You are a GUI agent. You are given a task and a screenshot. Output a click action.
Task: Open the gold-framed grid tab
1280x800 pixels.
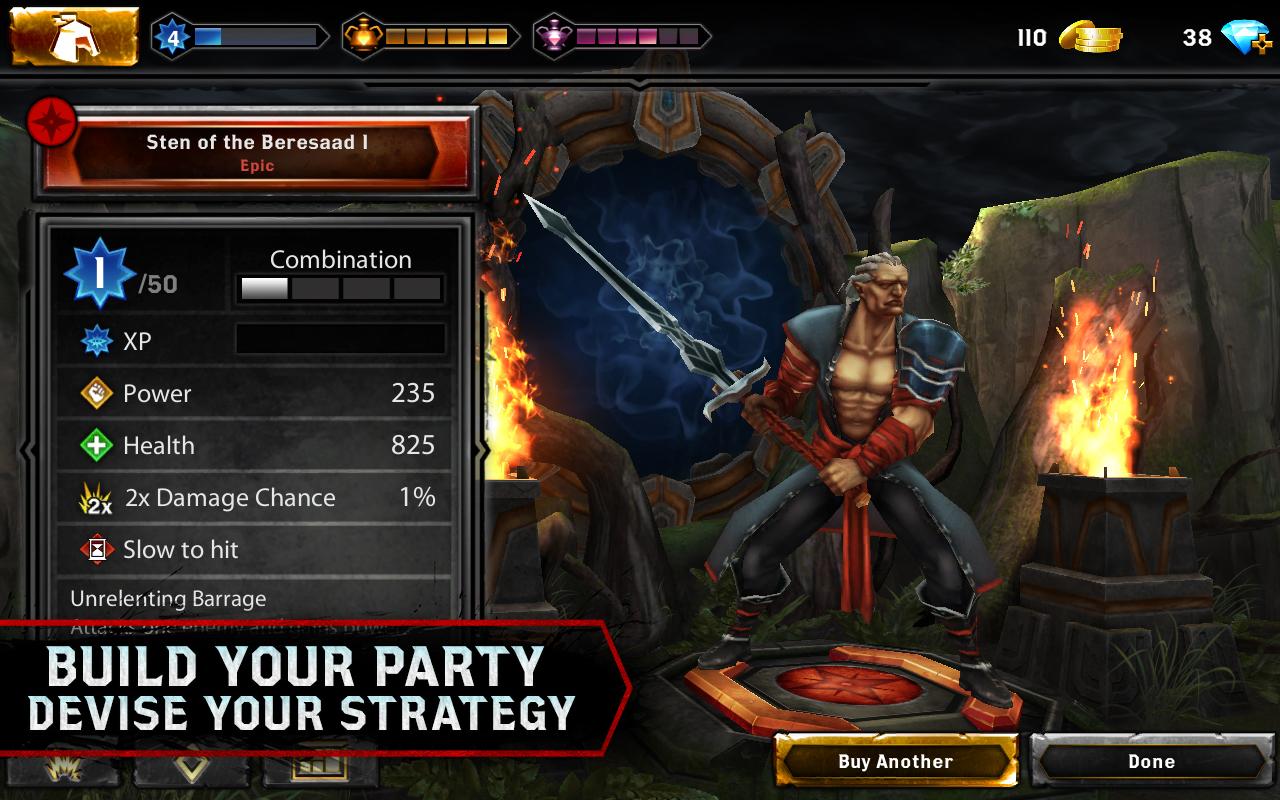pyautogui.click(x=319, y=770)
